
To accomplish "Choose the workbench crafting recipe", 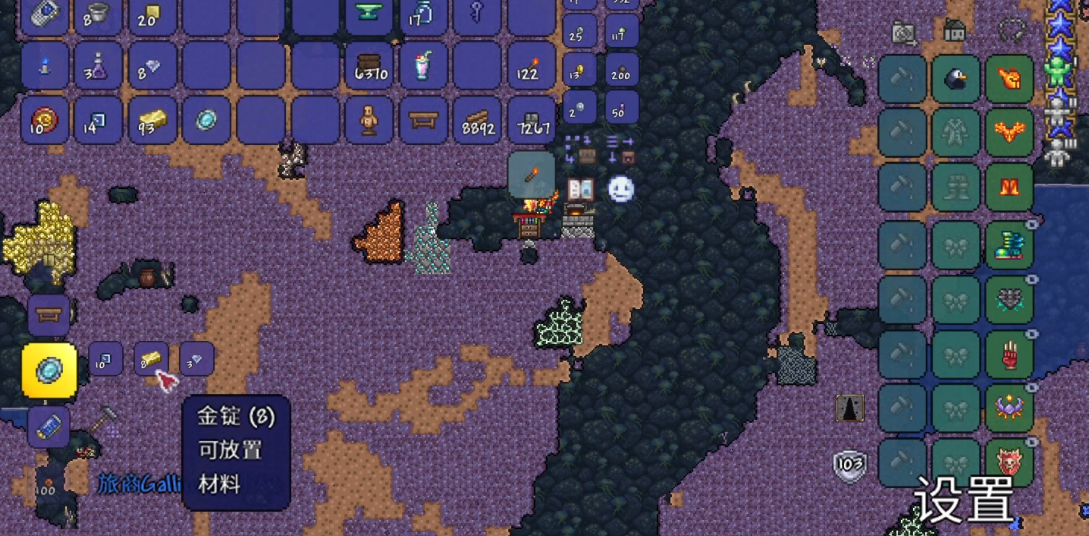I will (x=48, y=315).
